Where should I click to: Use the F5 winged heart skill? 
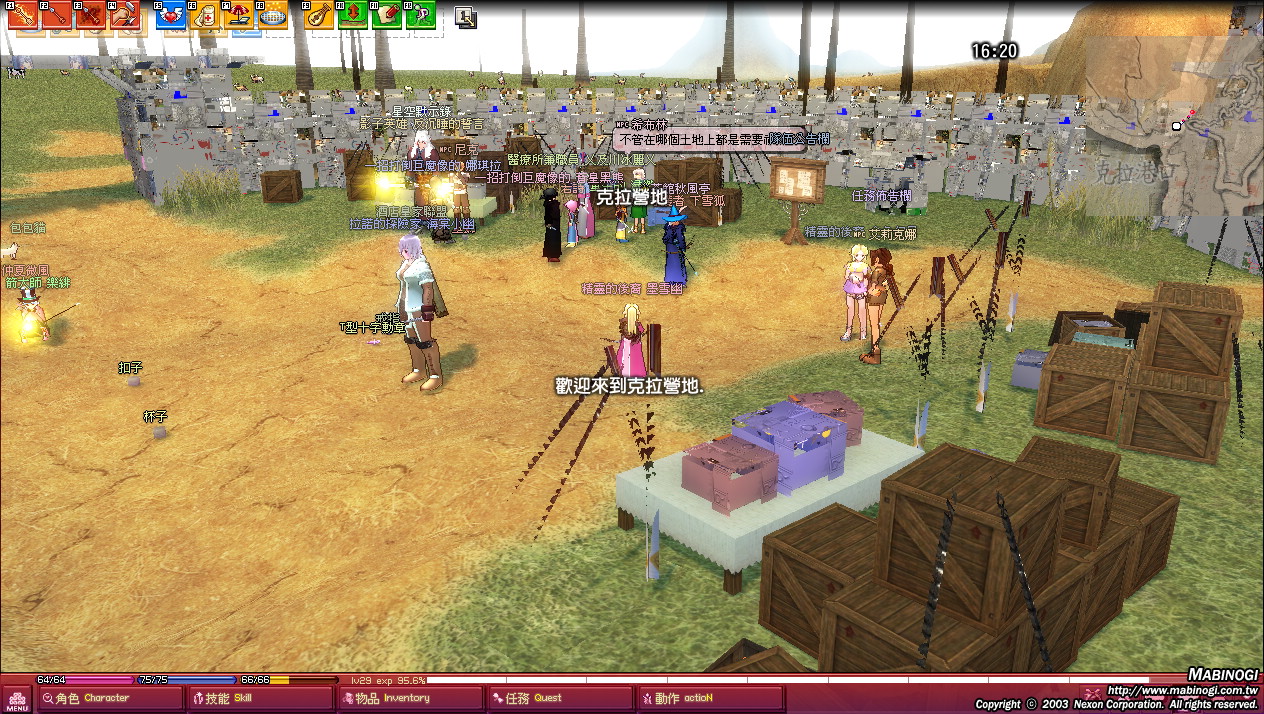point(172,15)
